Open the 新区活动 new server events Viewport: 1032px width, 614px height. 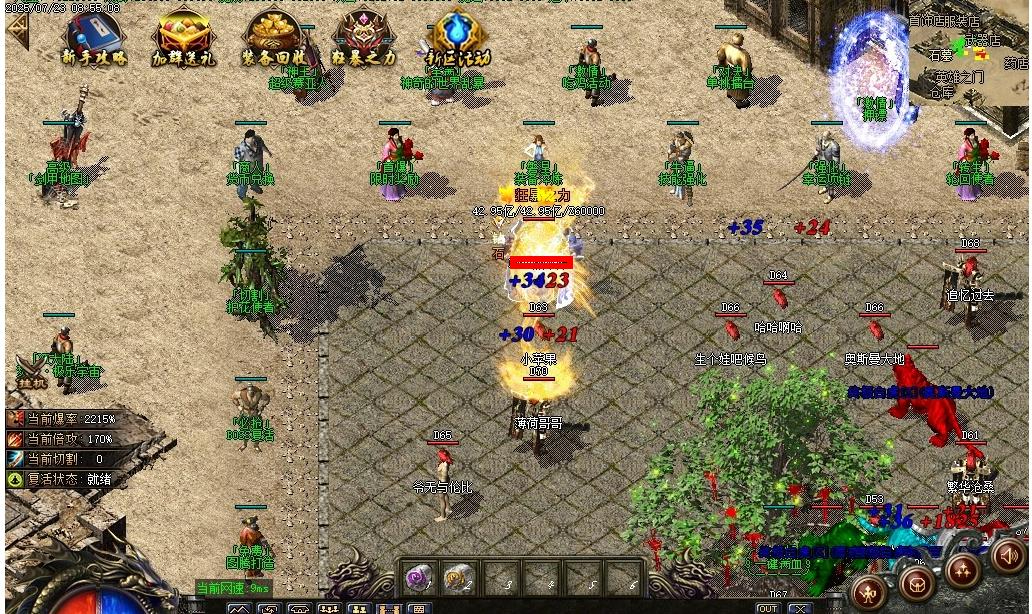pyautogui.click(x=457, y=38)
